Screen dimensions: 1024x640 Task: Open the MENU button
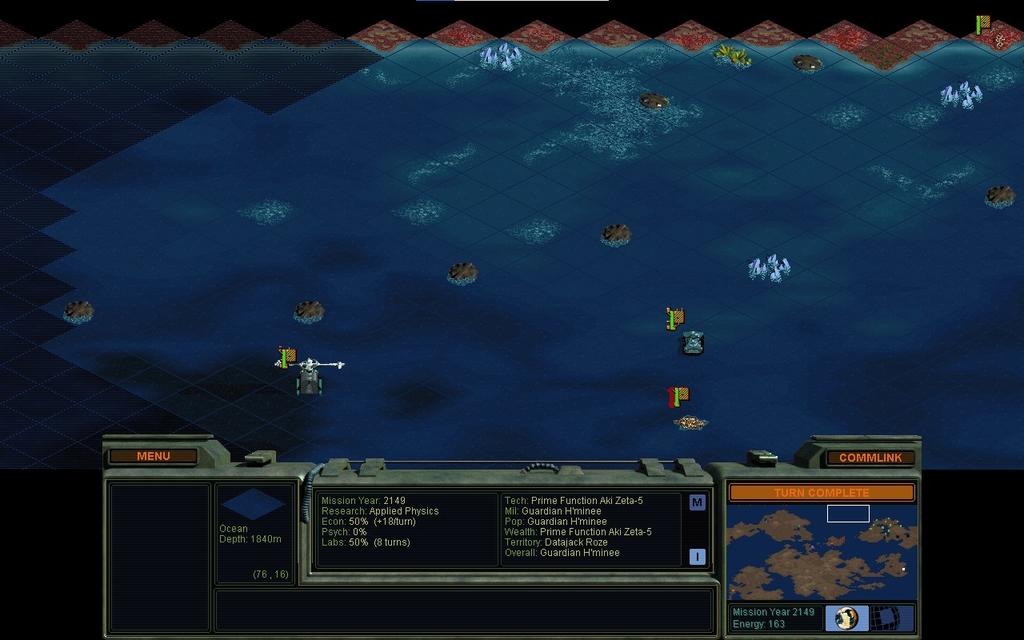(153, 456)
